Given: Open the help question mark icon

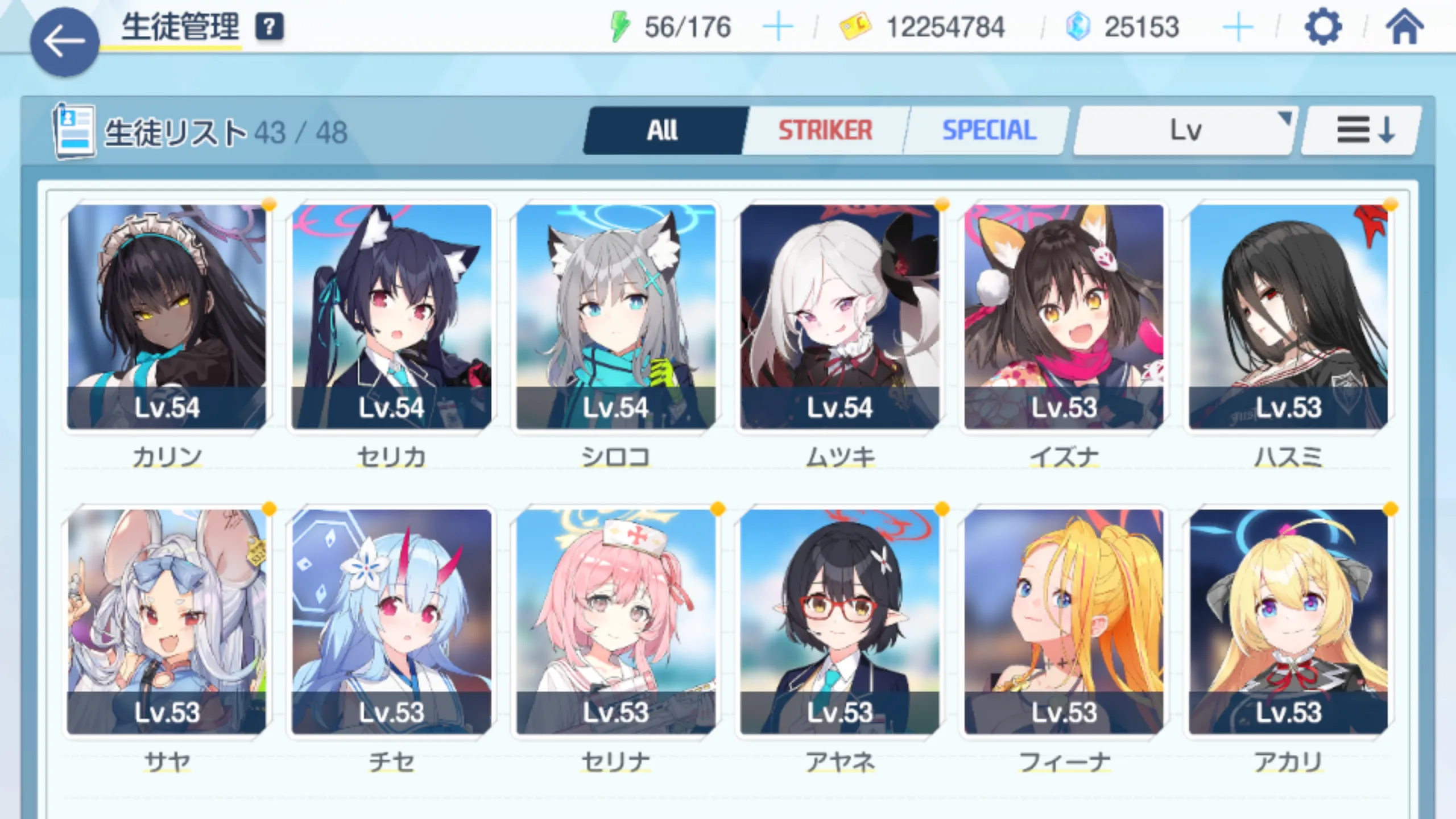Looking at the screenshot, I should [x=269, y=27].
